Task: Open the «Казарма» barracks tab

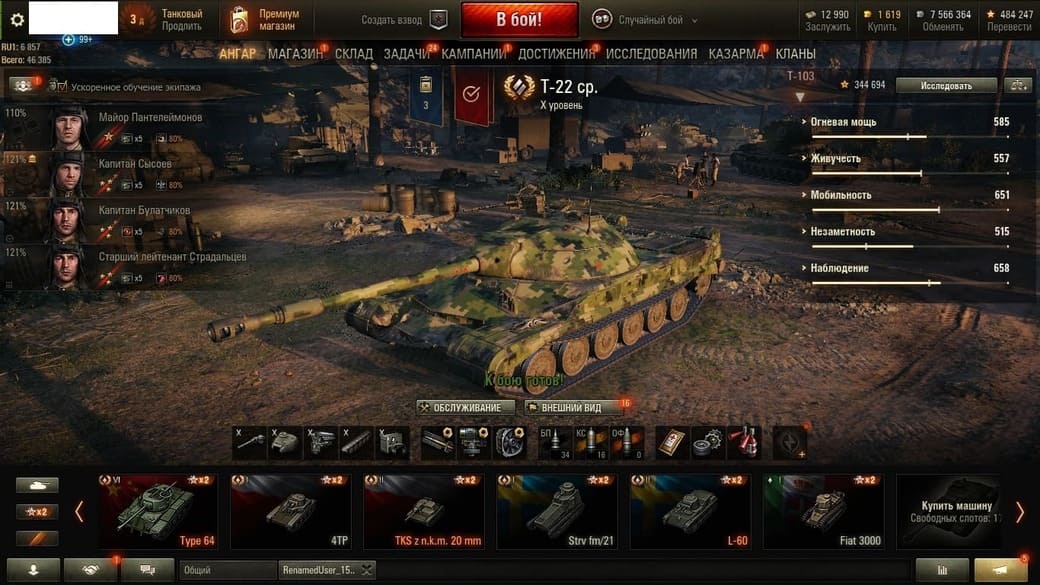Action: [x=736, y=54]
